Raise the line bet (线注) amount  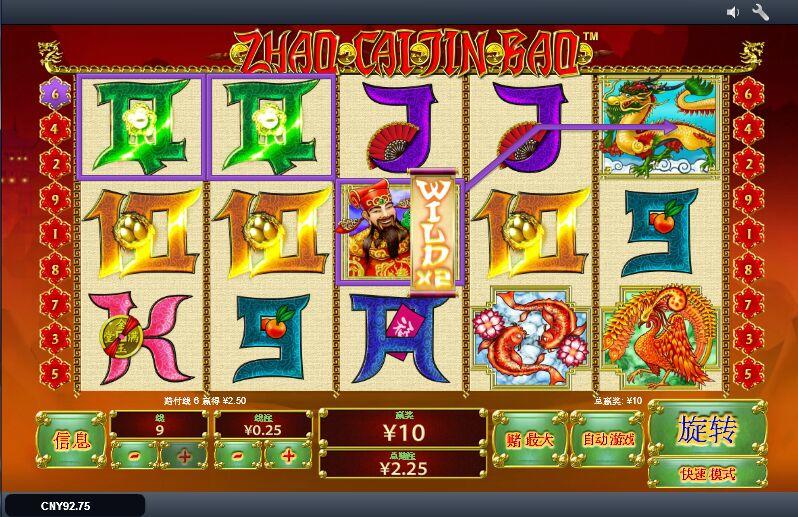click(x=288, y=456)
